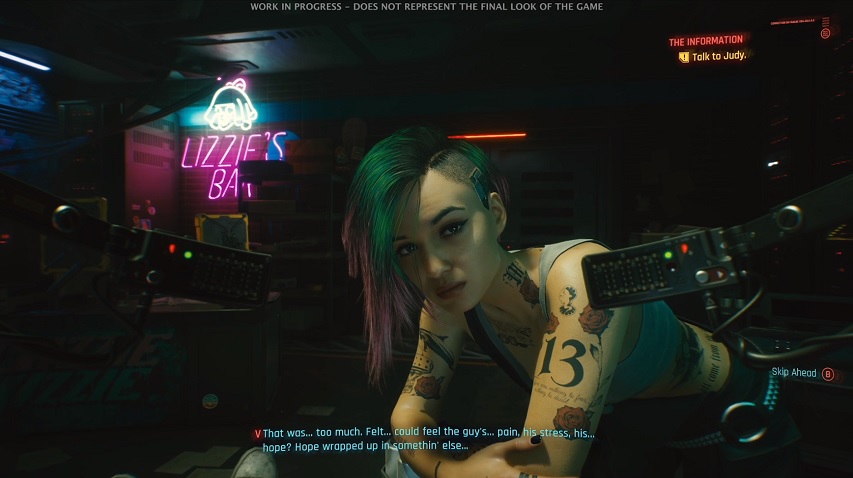Select The Information quest tracker title
This screenshot has width=853, height=478.
click(706, 42)
